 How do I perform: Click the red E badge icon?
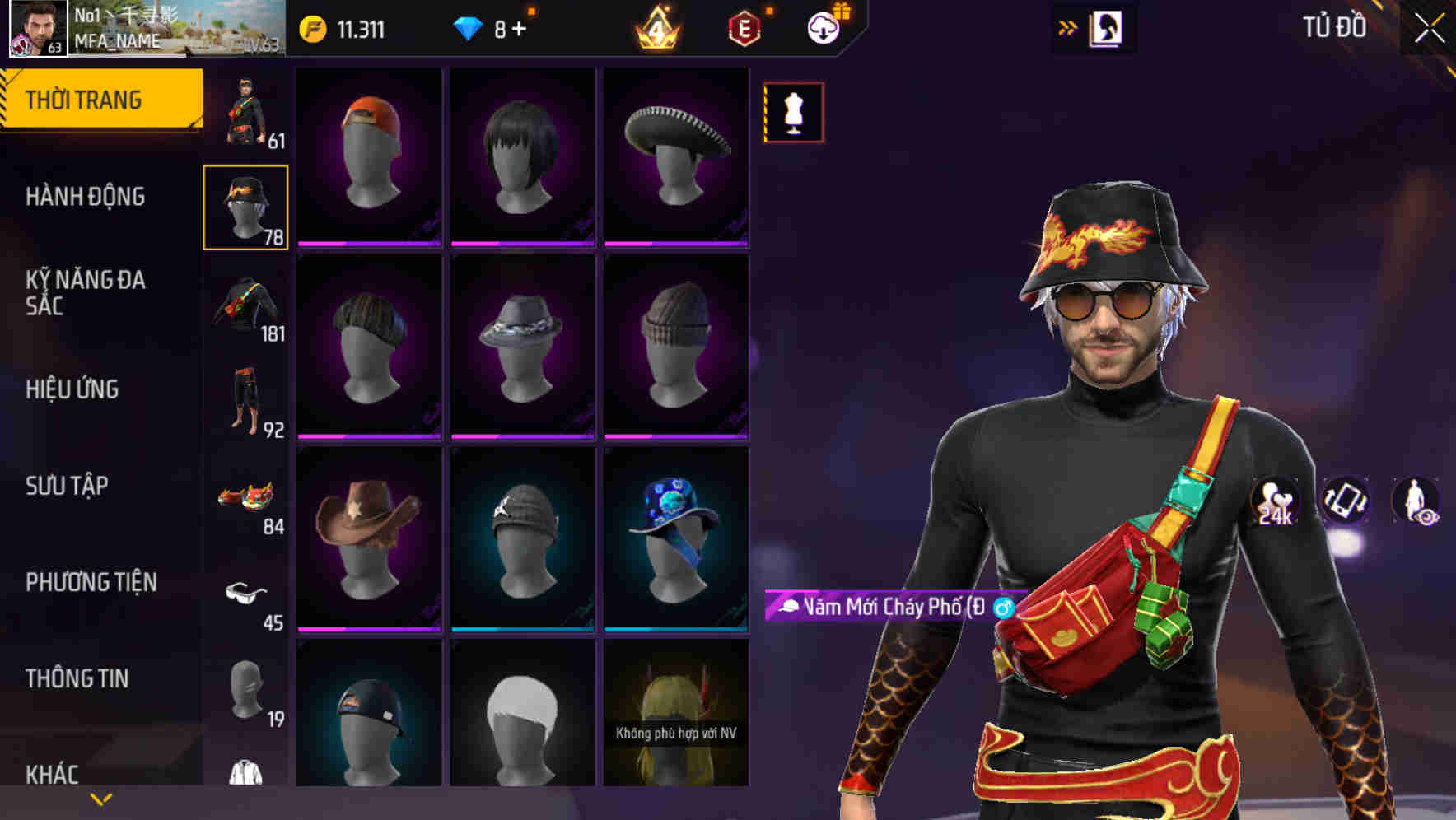[x=743, y=29]
